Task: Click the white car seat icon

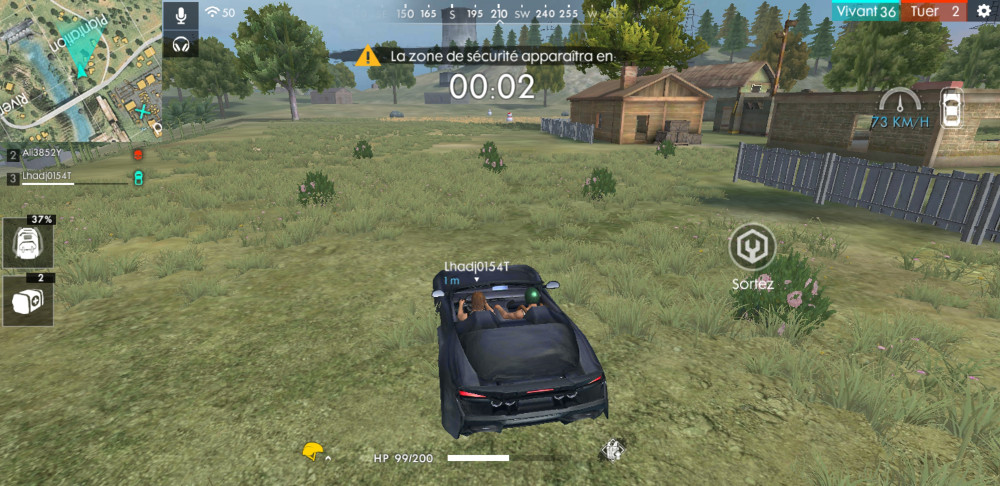Action: point(951,107)
